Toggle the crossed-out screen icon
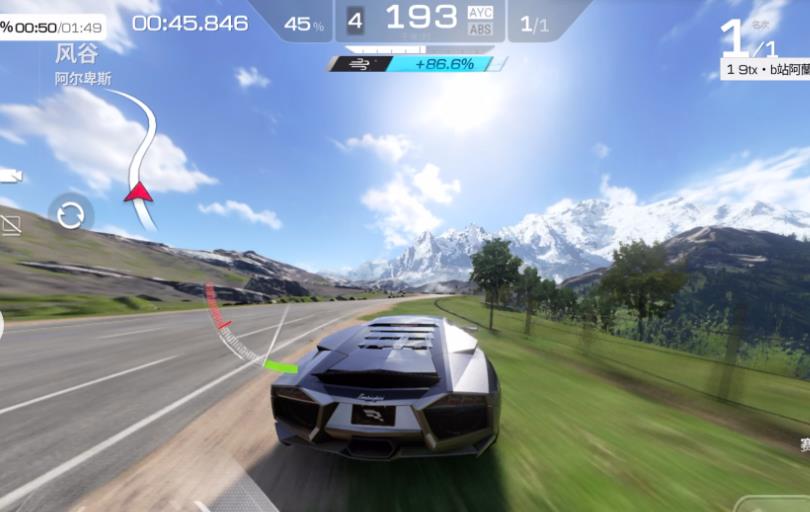 (9, 224)
